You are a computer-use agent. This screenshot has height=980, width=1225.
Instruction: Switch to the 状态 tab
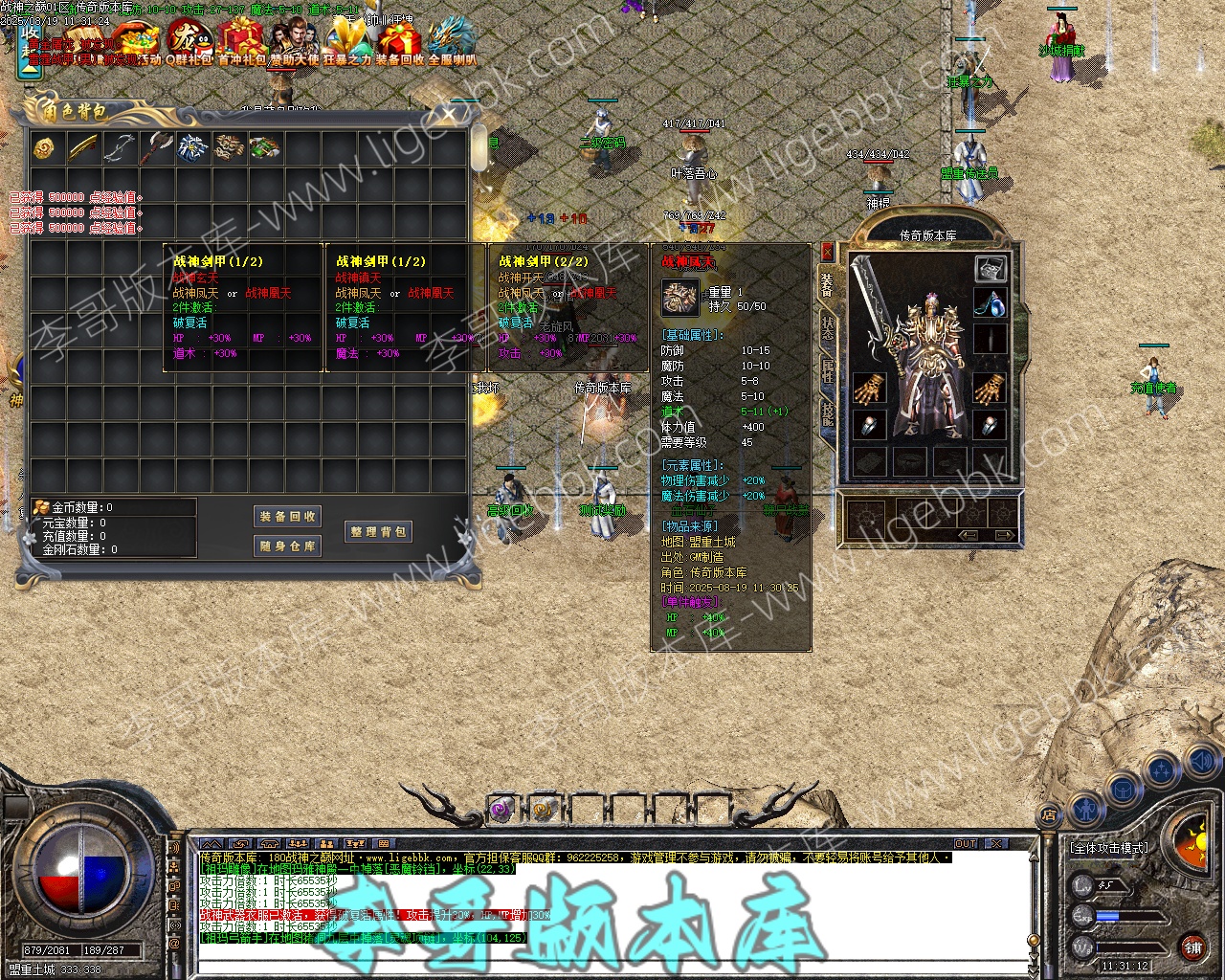[x=827, y=327]
